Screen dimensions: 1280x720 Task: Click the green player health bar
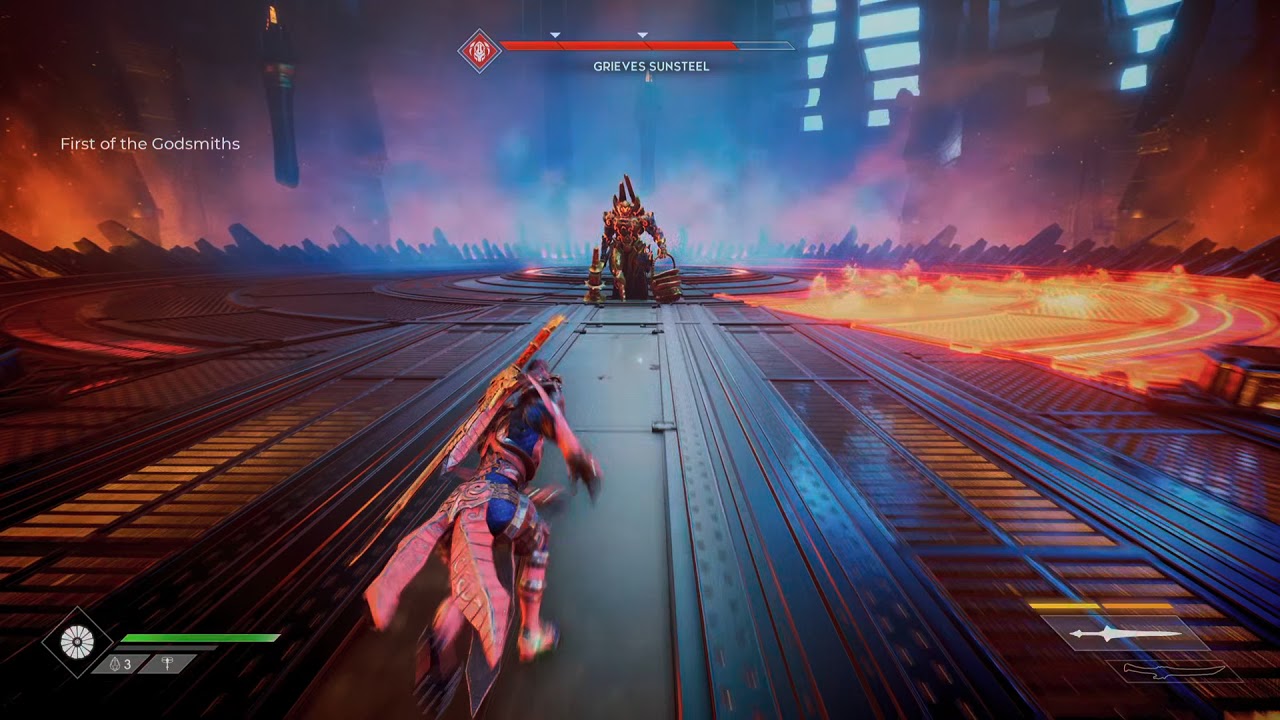click(200, 638)
